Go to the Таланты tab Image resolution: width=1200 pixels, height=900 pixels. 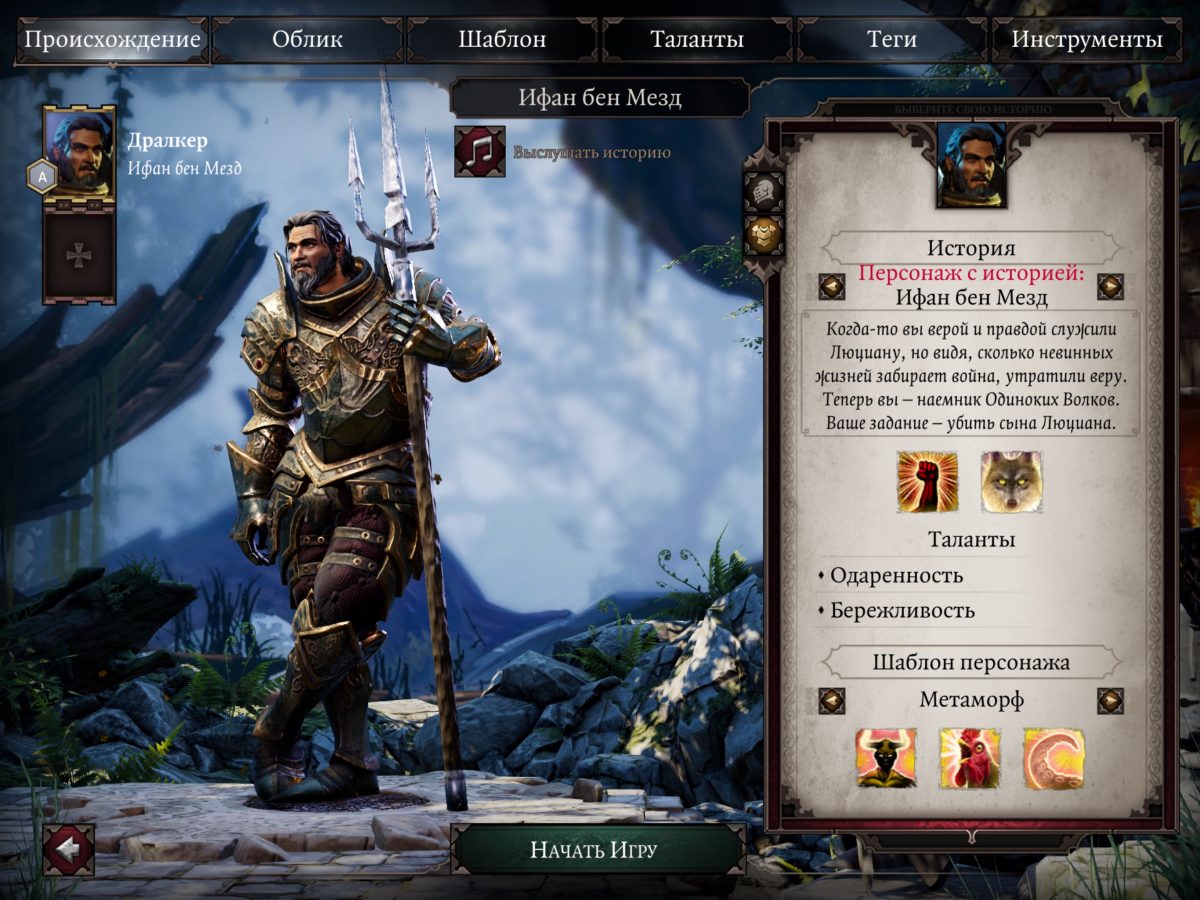coord(697,41)
